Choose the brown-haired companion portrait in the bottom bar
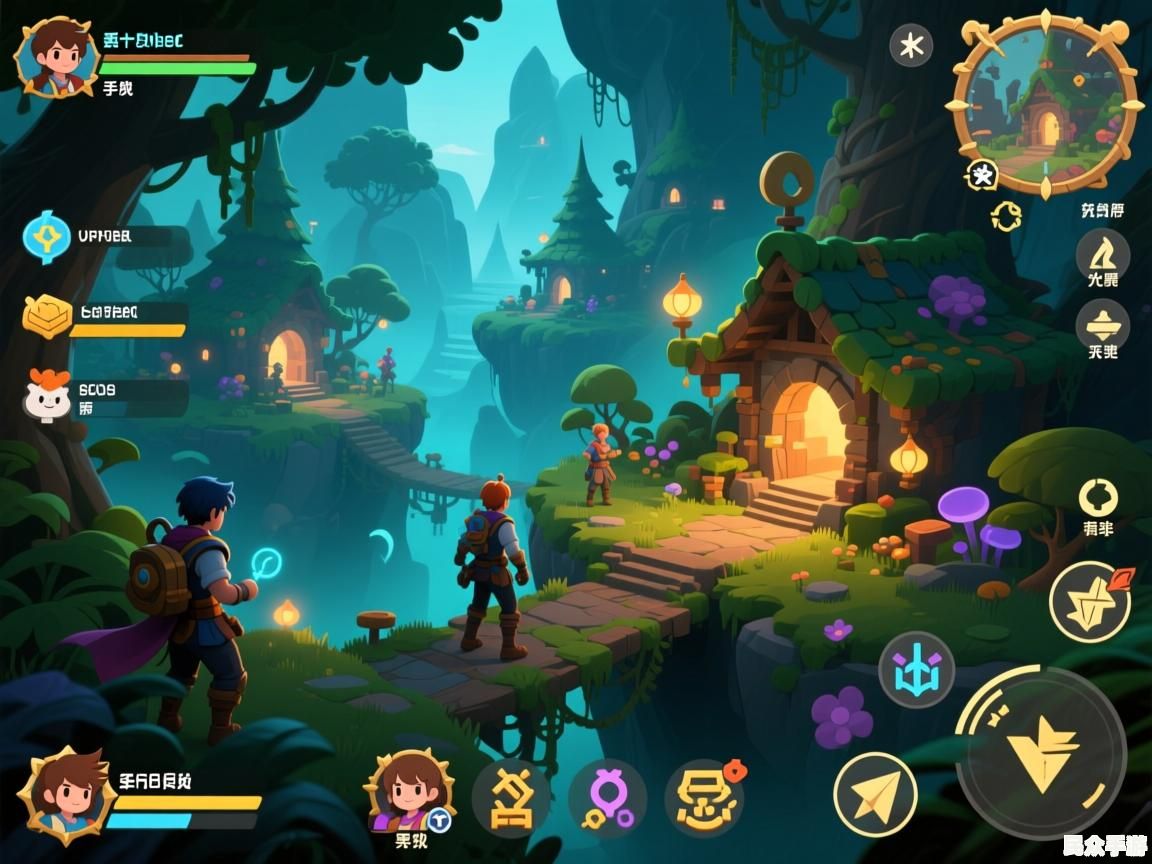This screenshot has height=864, width=1152. point(409,792)
